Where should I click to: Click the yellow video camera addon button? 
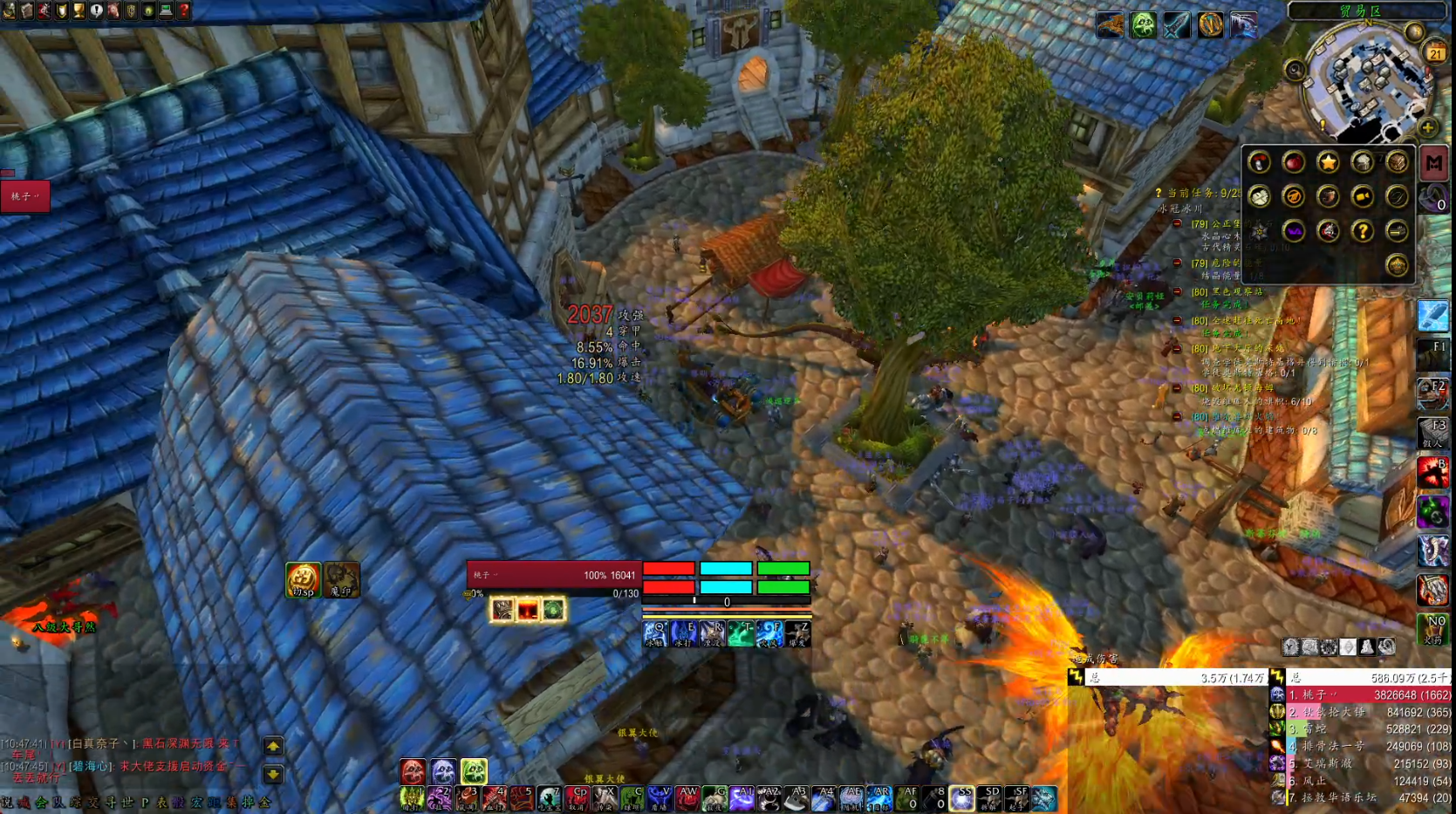[1362, 196]
